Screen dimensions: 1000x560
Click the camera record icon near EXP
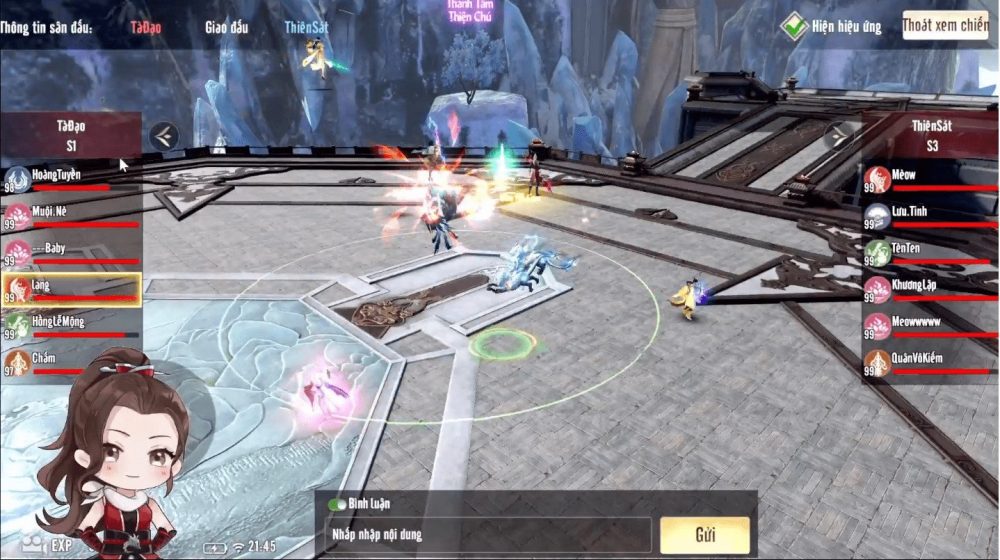35,546
